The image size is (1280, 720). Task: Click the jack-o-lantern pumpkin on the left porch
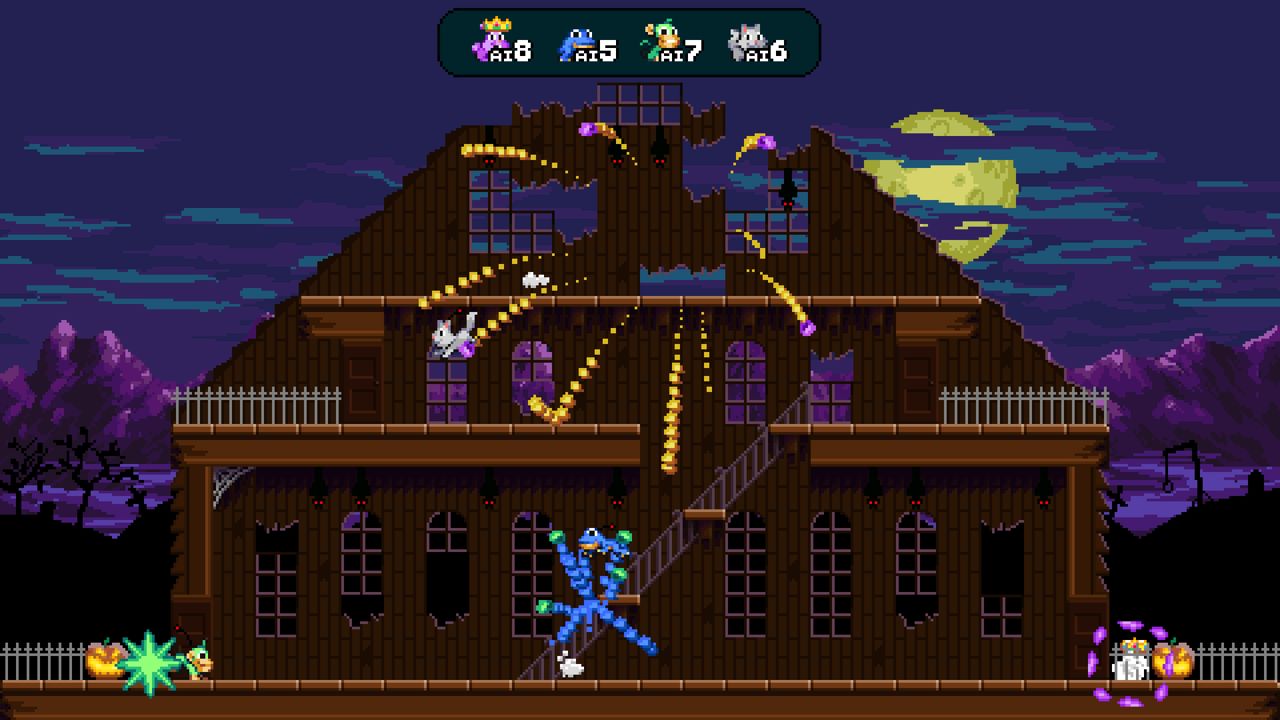click(x=103, y=660)
